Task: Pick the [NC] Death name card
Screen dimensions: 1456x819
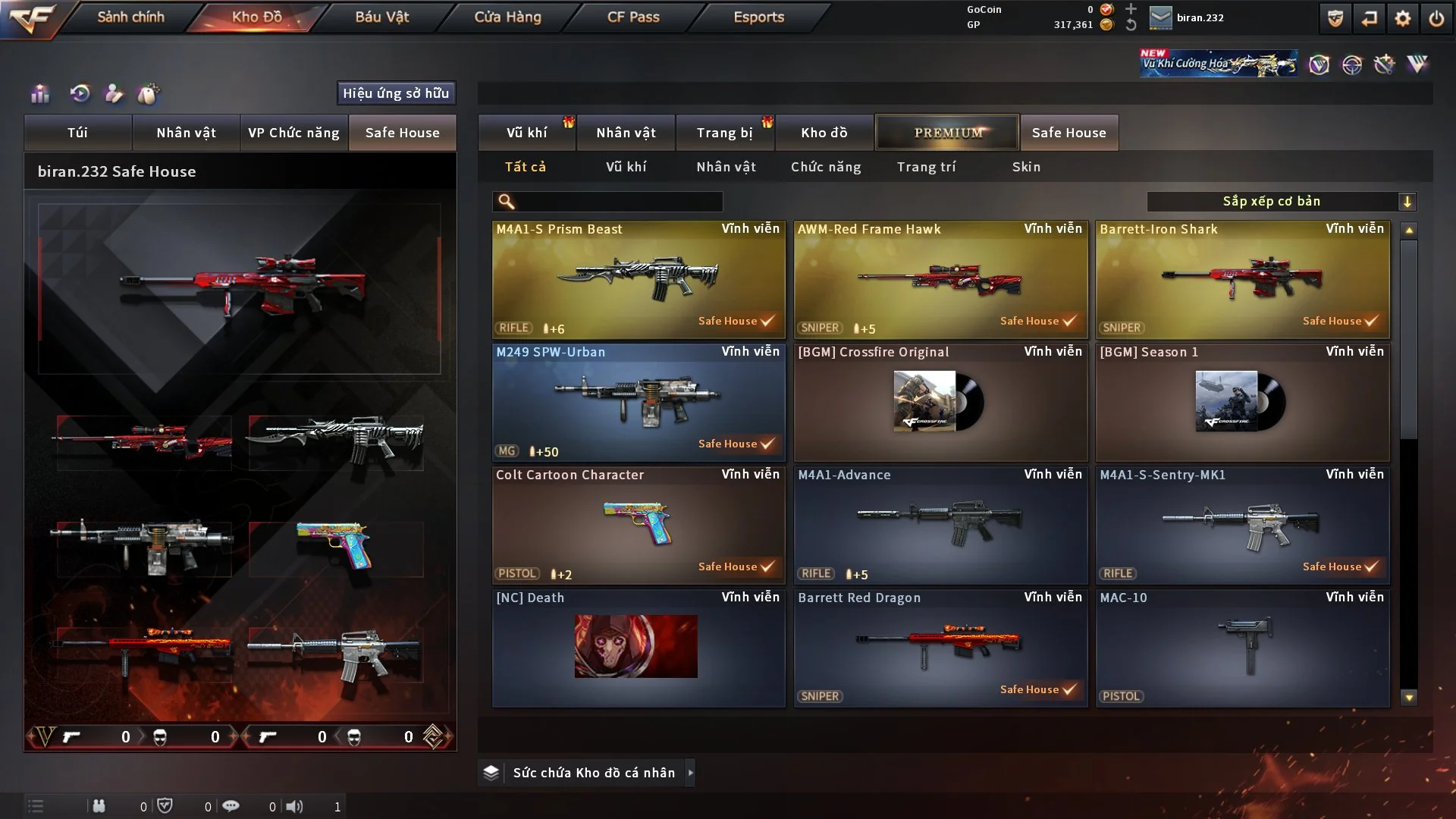Action: (639, 648)
